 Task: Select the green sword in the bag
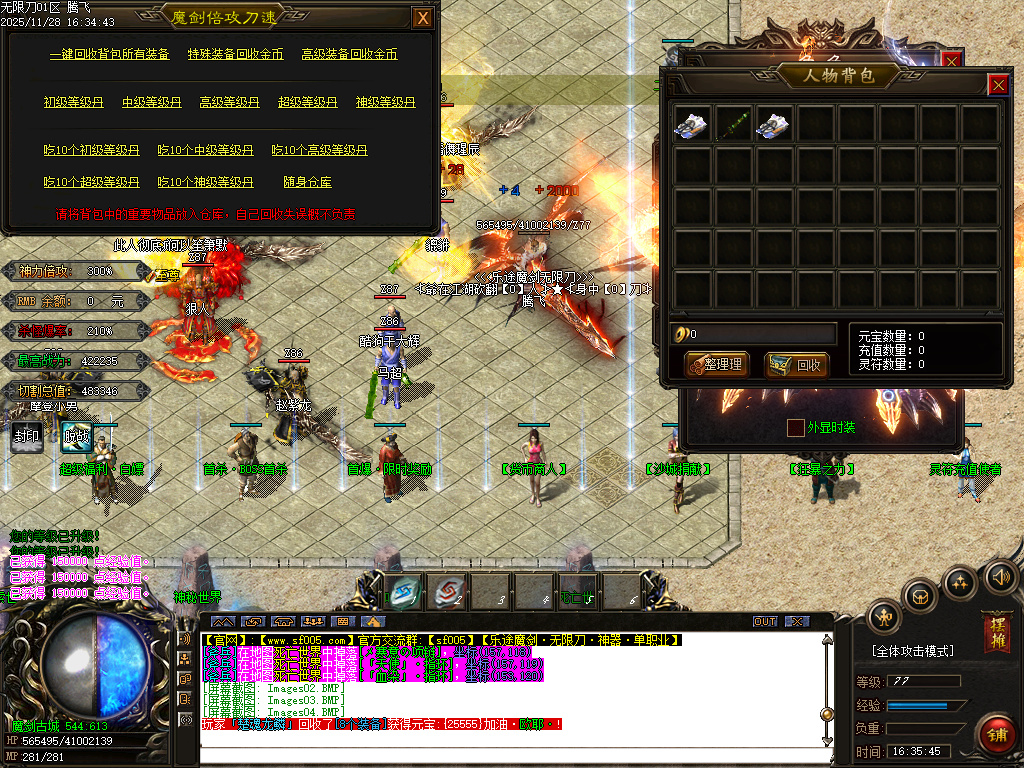click(733, 124)
